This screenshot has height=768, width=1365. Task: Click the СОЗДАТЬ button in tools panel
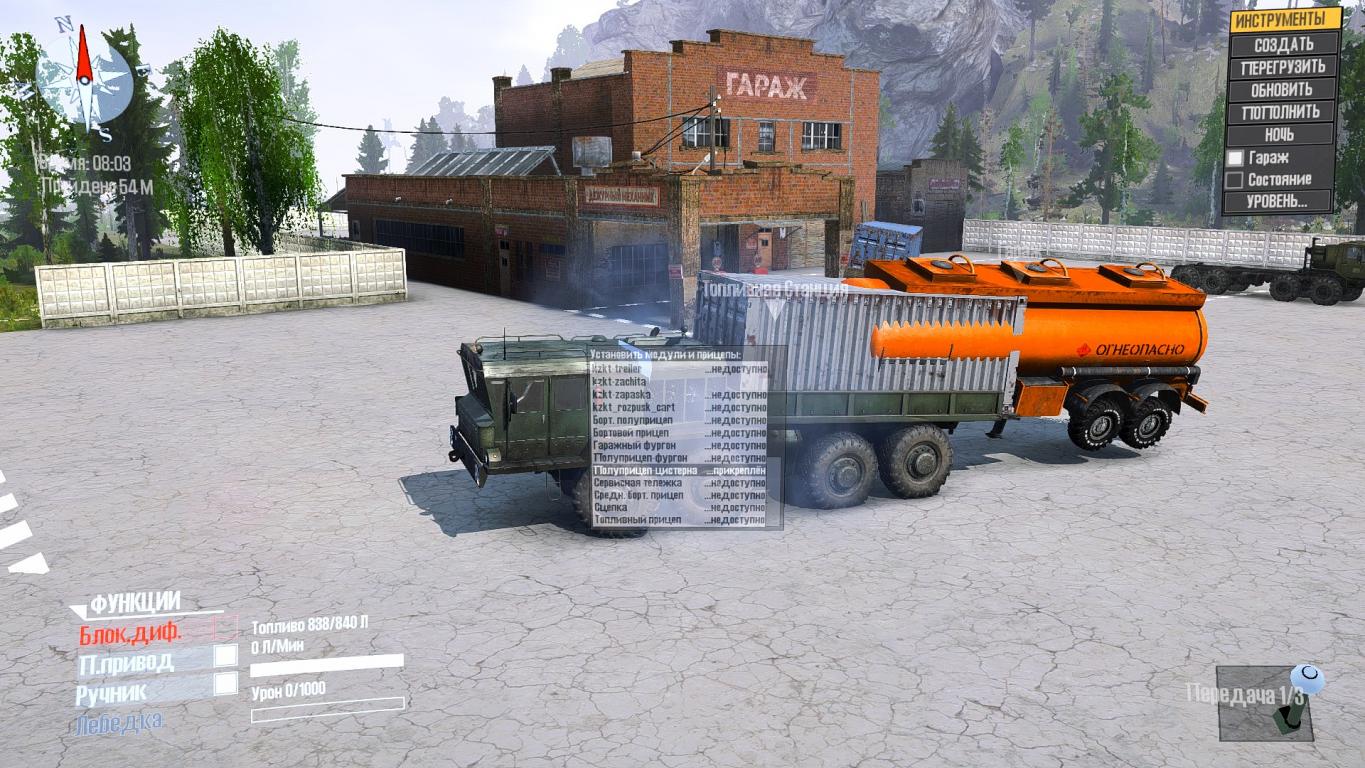coord(1284,44)
